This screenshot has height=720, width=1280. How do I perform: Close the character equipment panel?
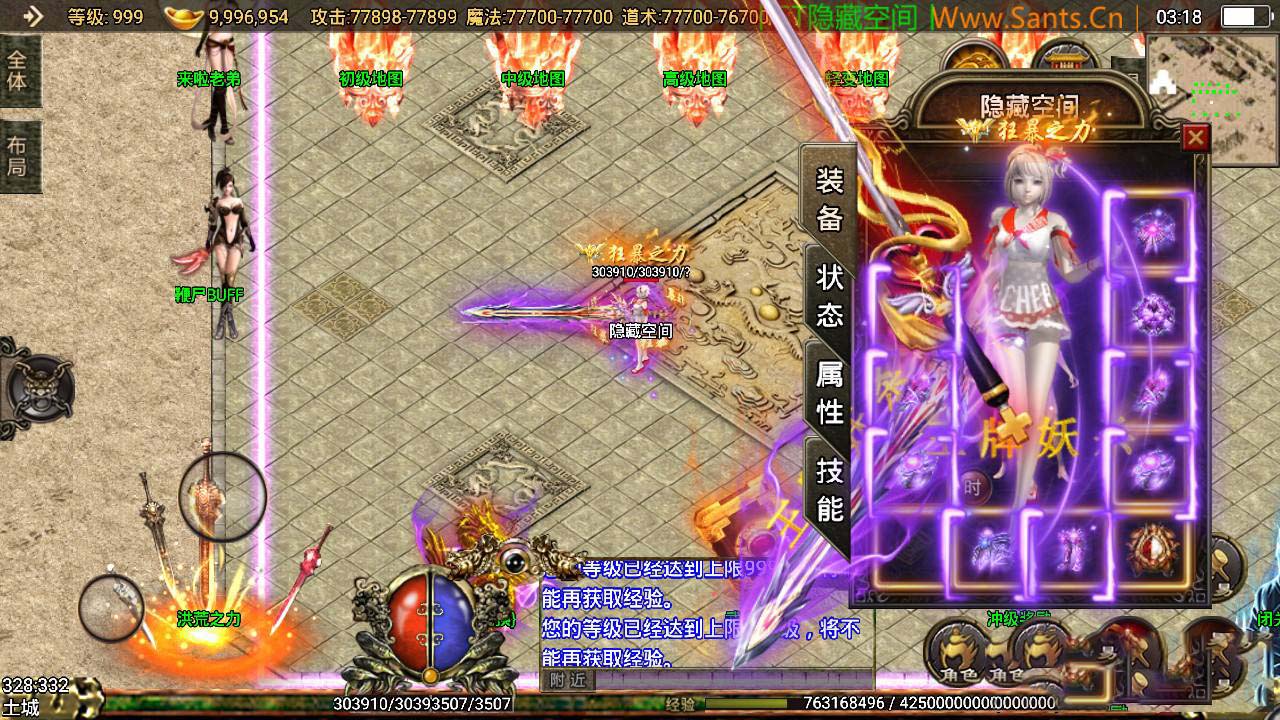tap(1195, 137)
